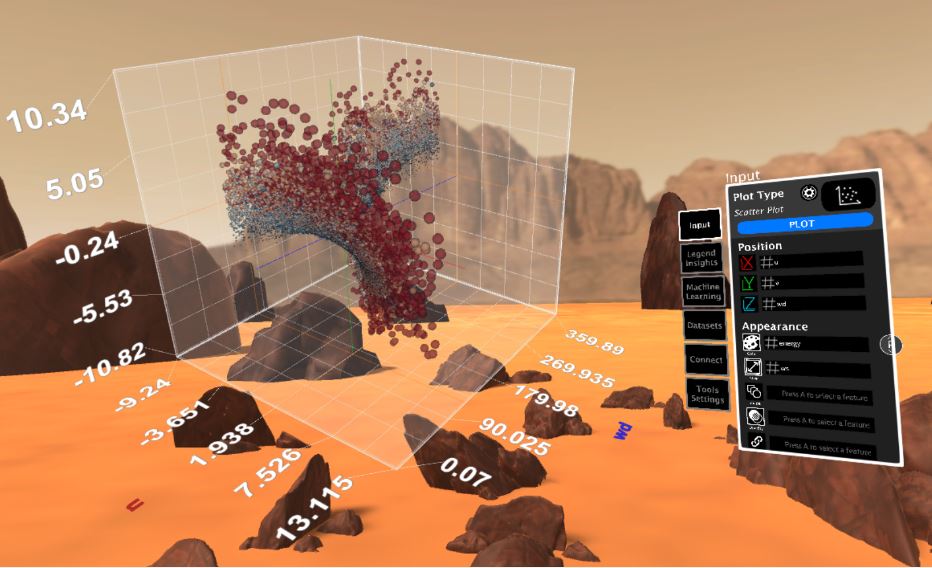Select the size feature field next to the arrow icon

tap(817, 370)
